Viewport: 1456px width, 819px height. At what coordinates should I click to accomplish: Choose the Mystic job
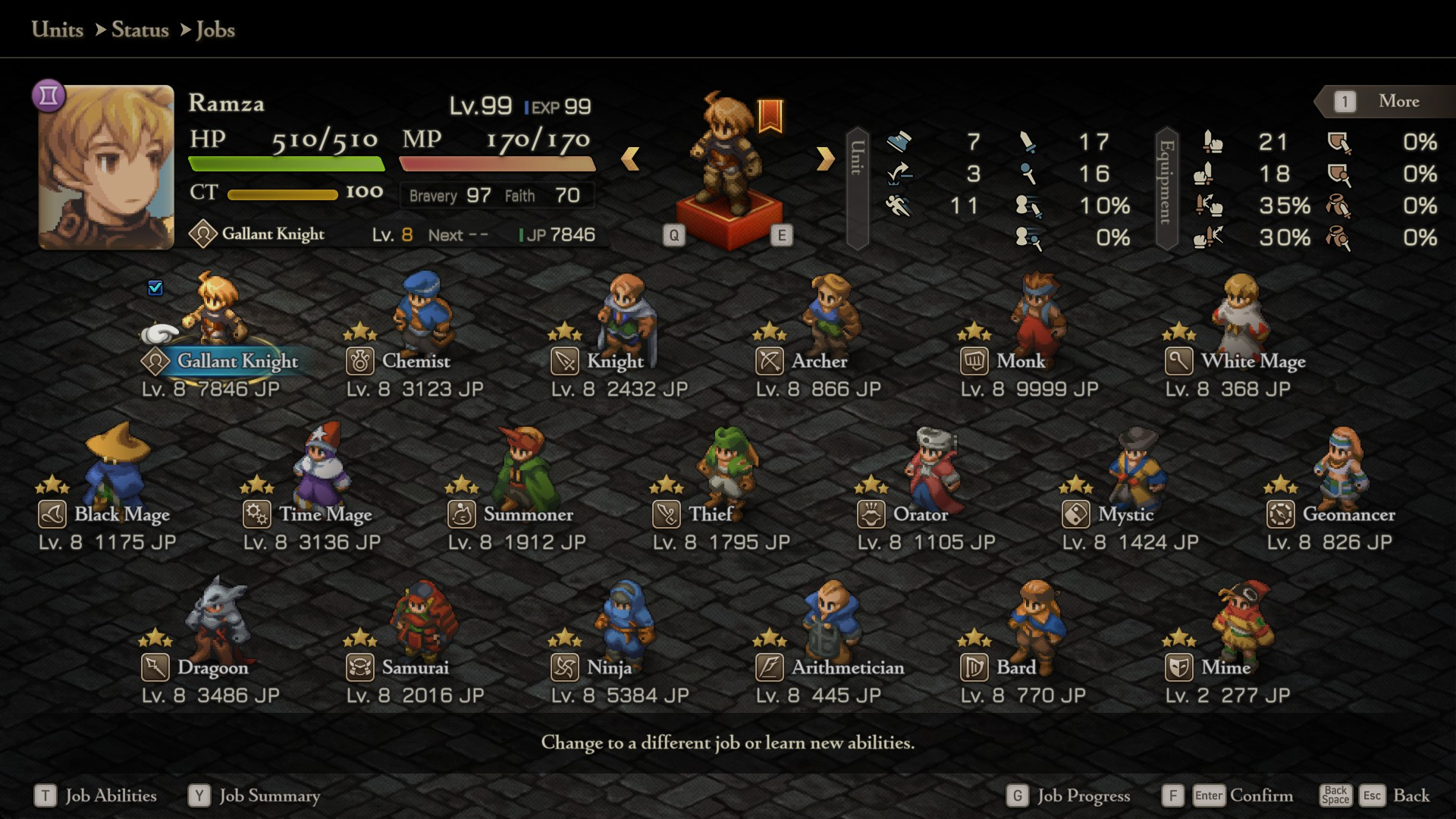[1125, 514]
